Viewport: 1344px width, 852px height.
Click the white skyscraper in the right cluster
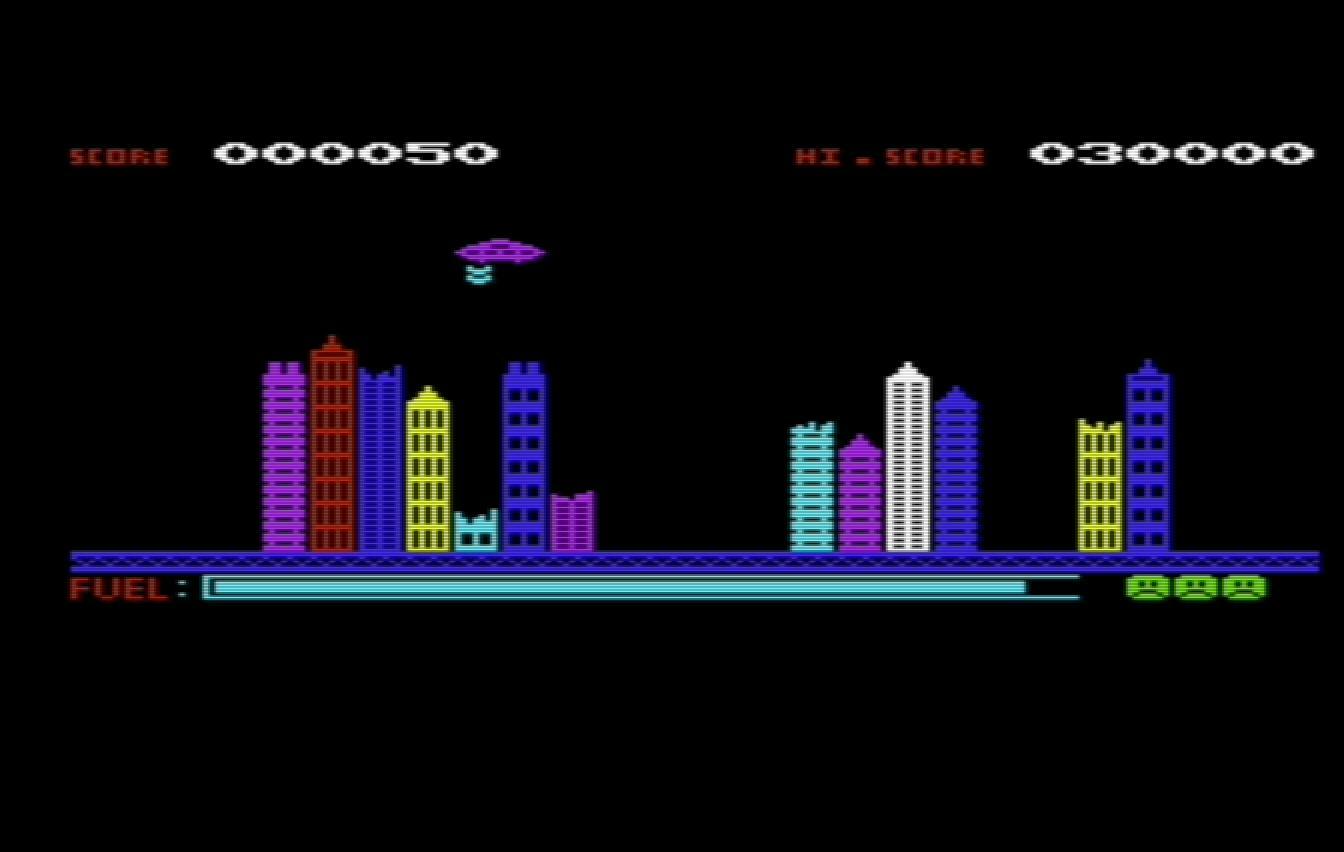pyautogui.click(x=909, y=460)
